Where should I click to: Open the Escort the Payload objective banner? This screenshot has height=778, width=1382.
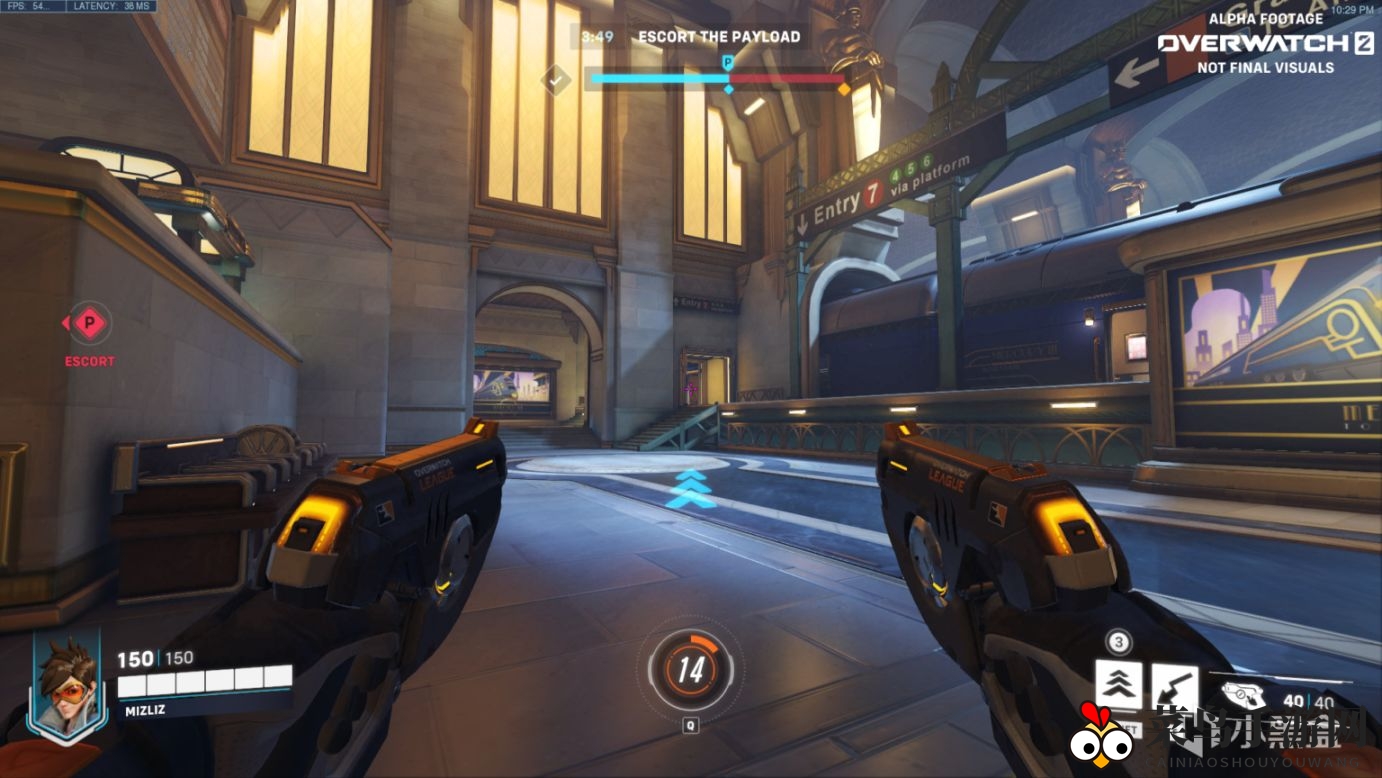(x=719, y=37)
